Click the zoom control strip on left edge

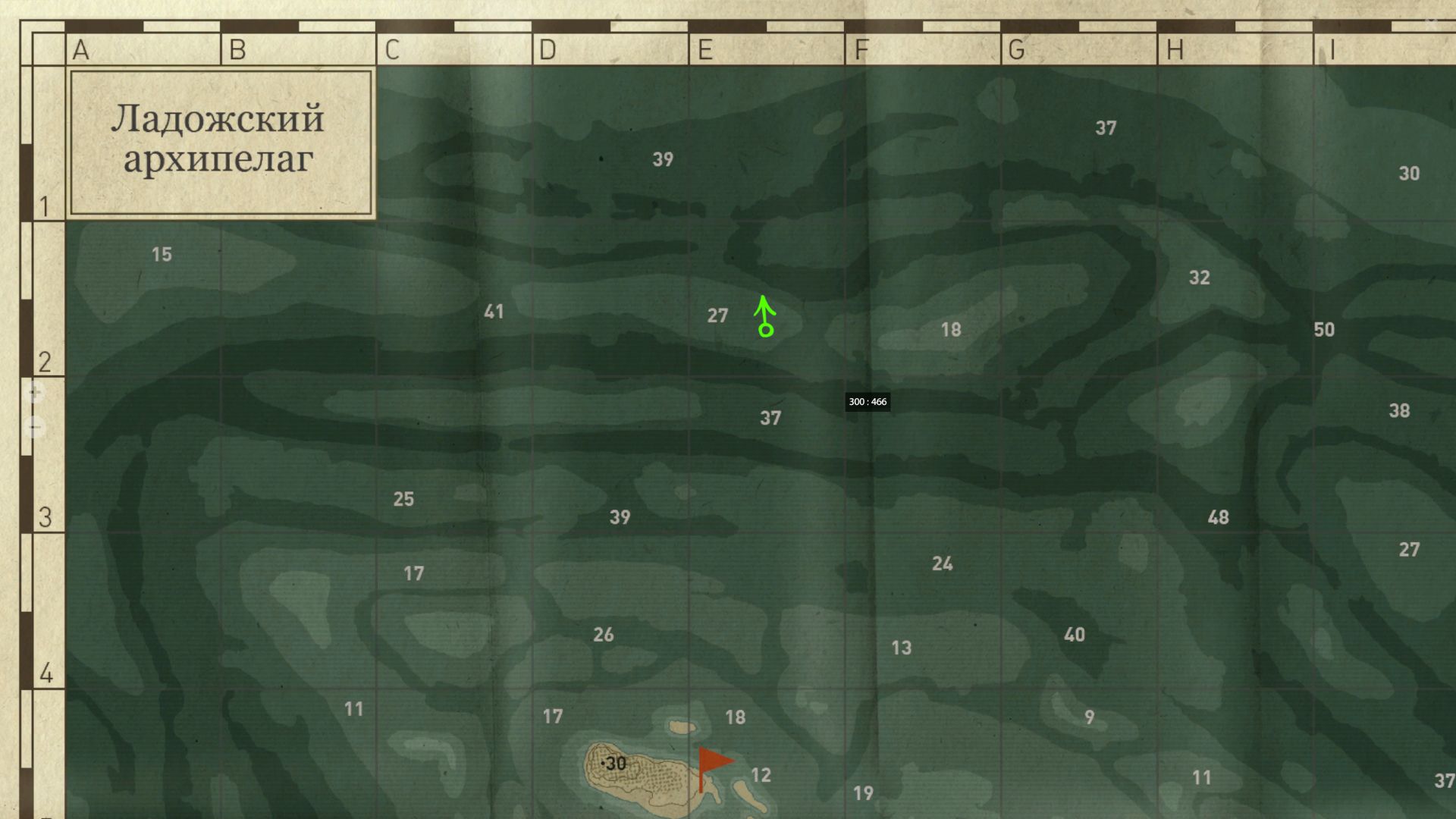tap(33, 409)
